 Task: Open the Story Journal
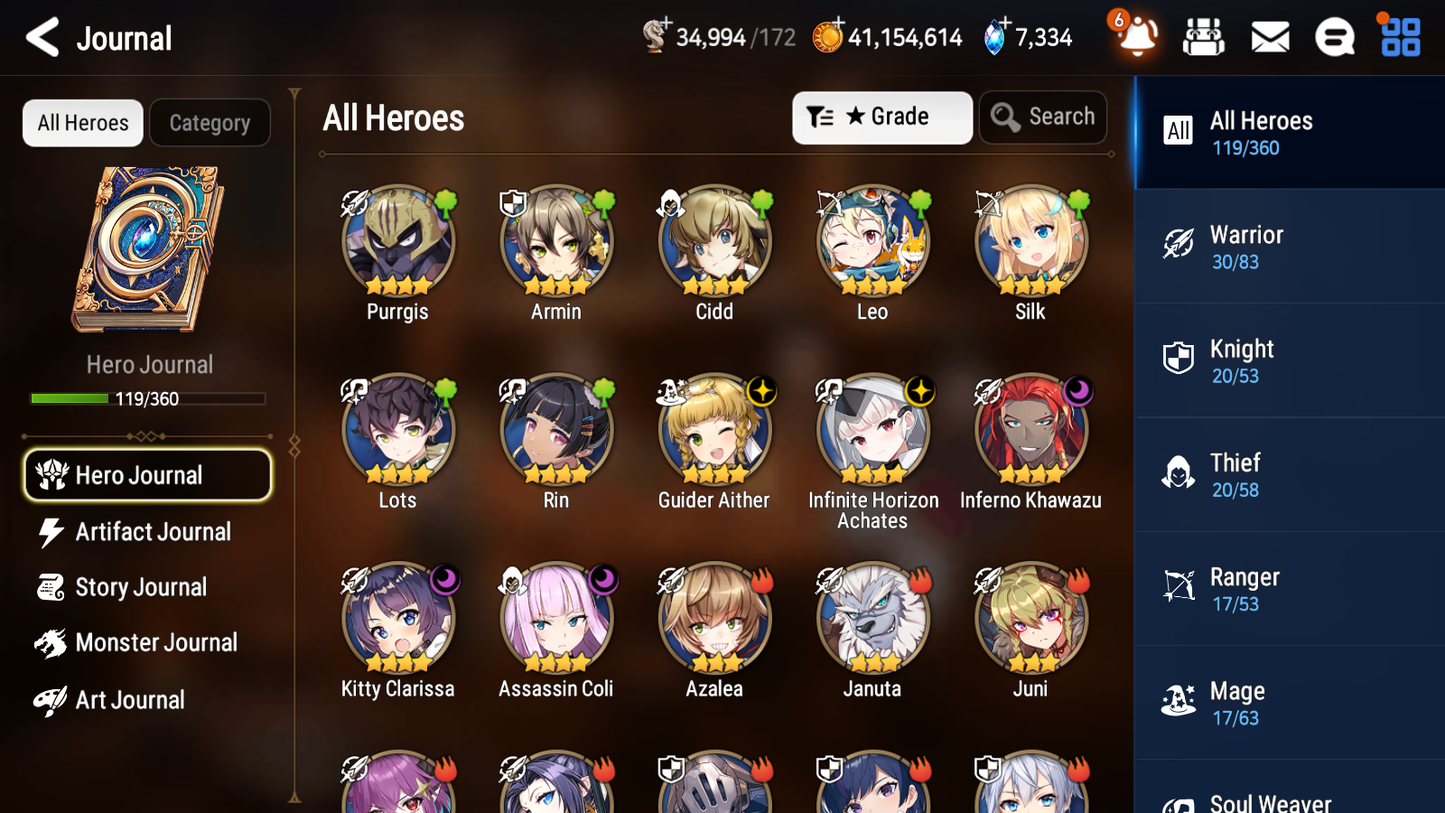click(x=141, y=587)
